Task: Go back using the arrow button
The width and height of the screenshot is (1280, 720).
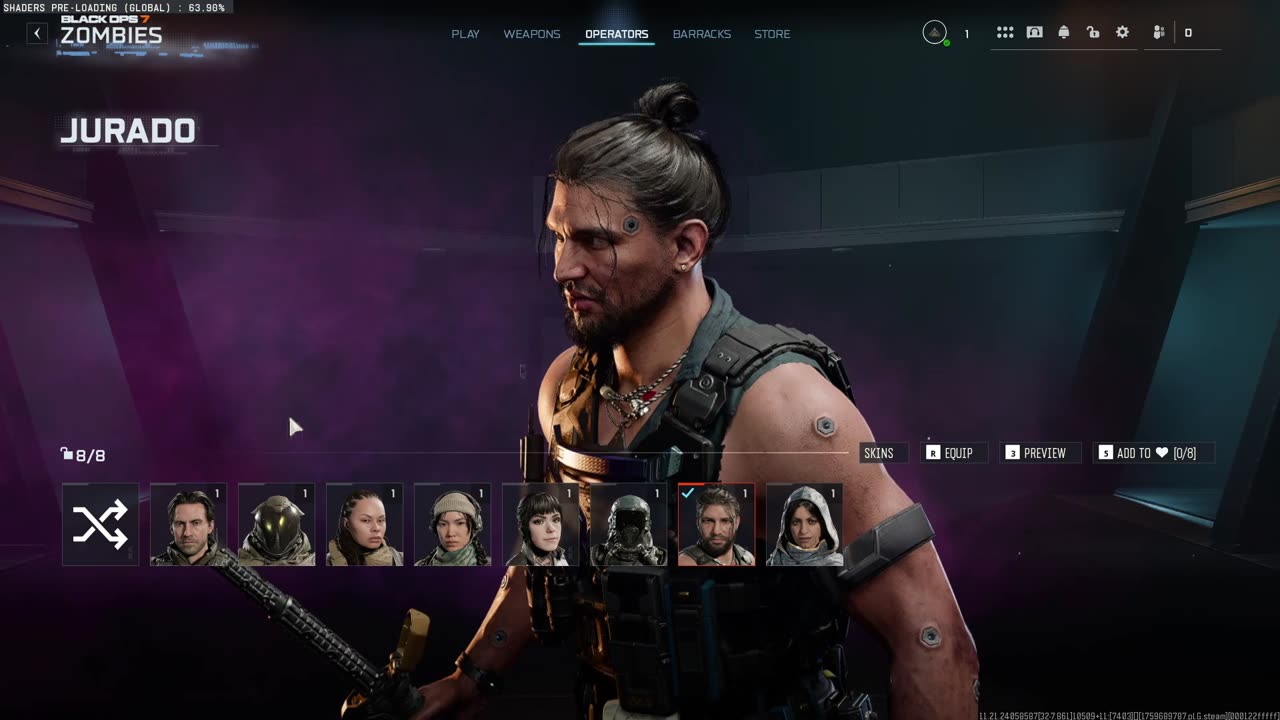Action: (37, 33)
